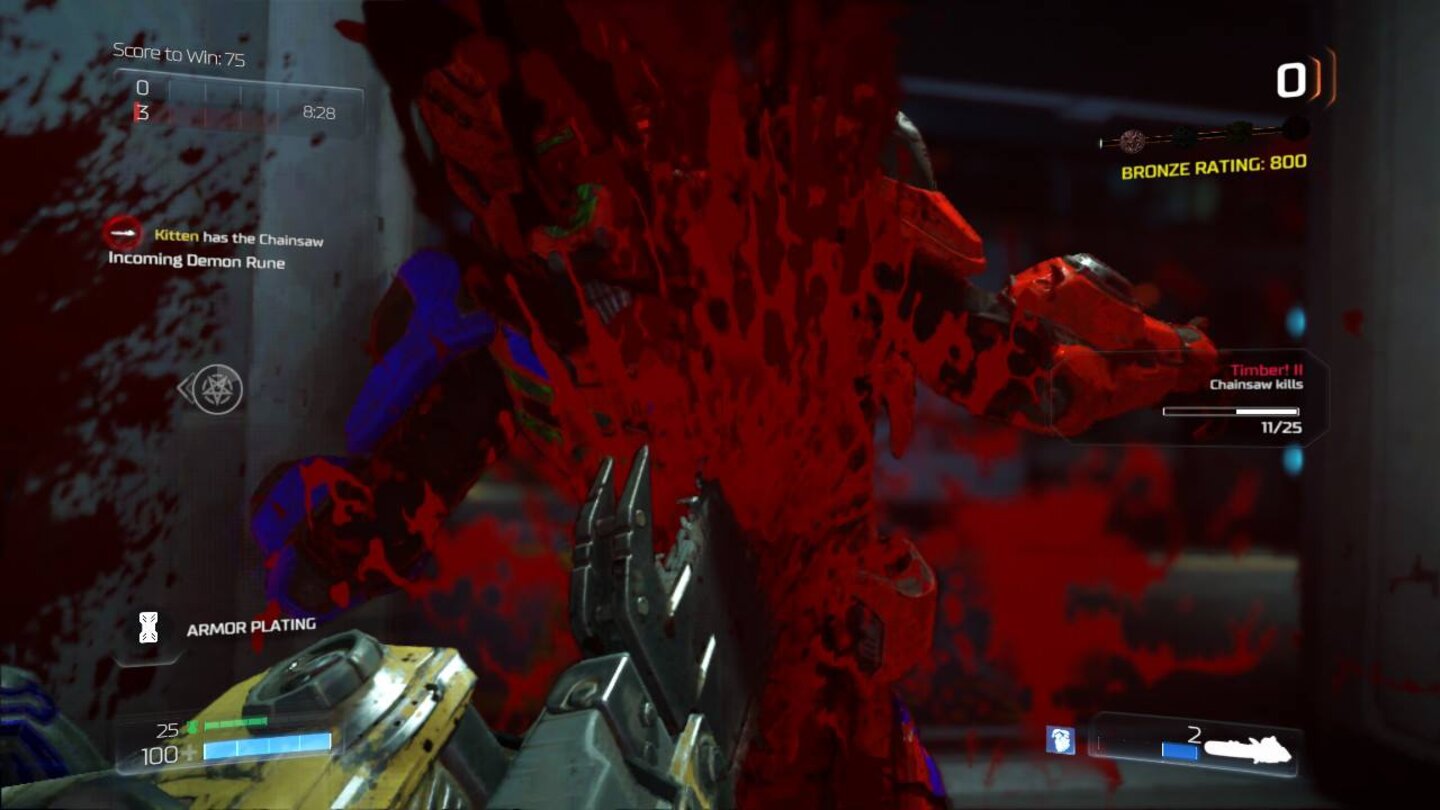The height and width of the screenshot is (810, 1440).
Task: Select the chainsaw icon in the kill feed
Action: [x=122, y=234]
